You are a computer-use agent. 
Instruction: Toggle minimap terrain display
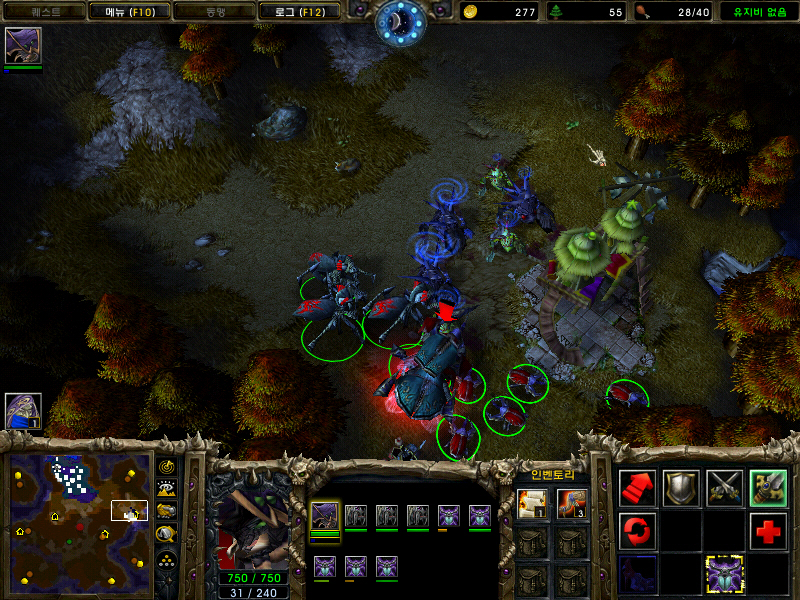(167, 489)
